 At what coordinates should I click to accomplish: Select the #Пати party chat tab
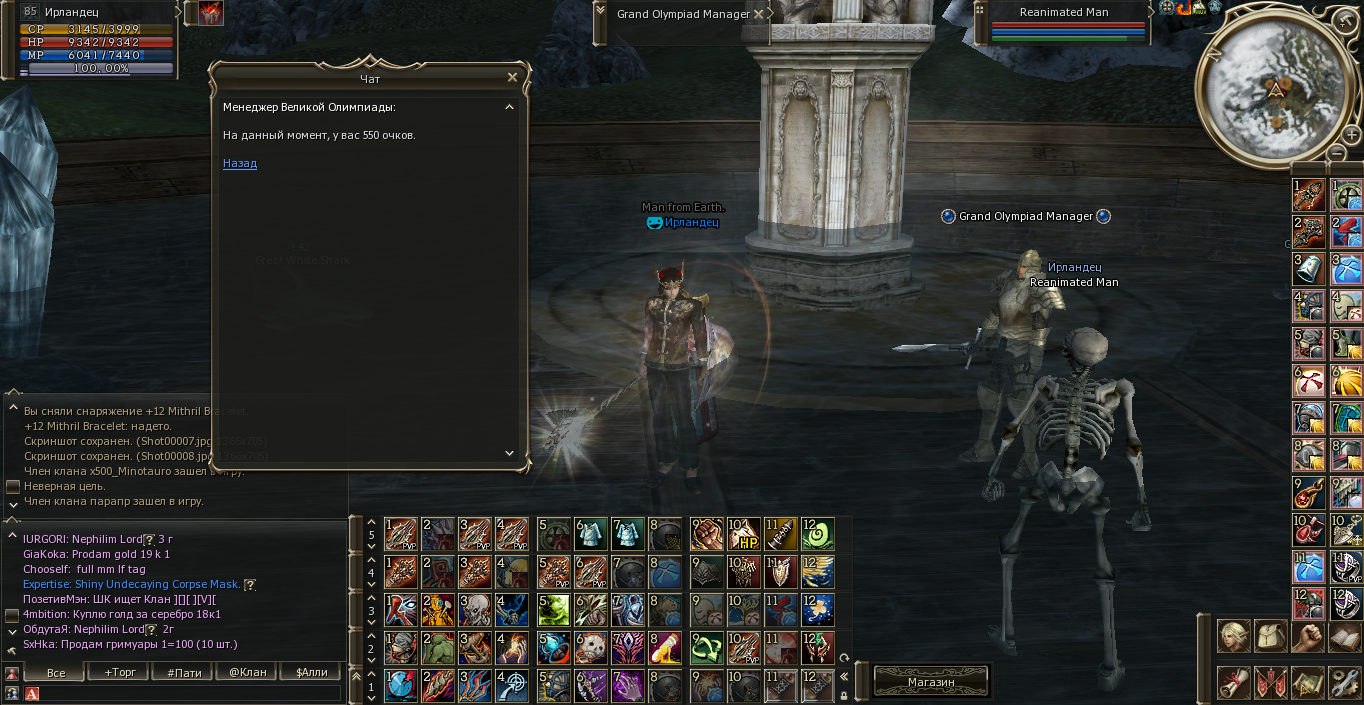(x=184, y=672)
